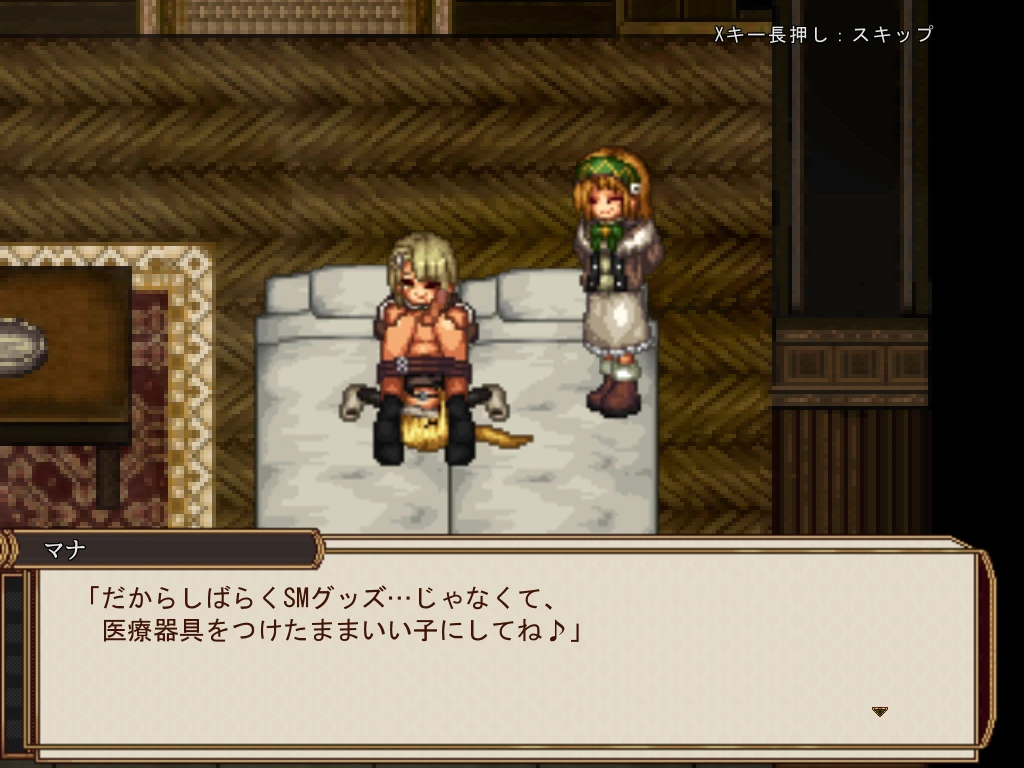
Task: Advance dialogue with the down-arrow indicator
Action: pos(880,711)
